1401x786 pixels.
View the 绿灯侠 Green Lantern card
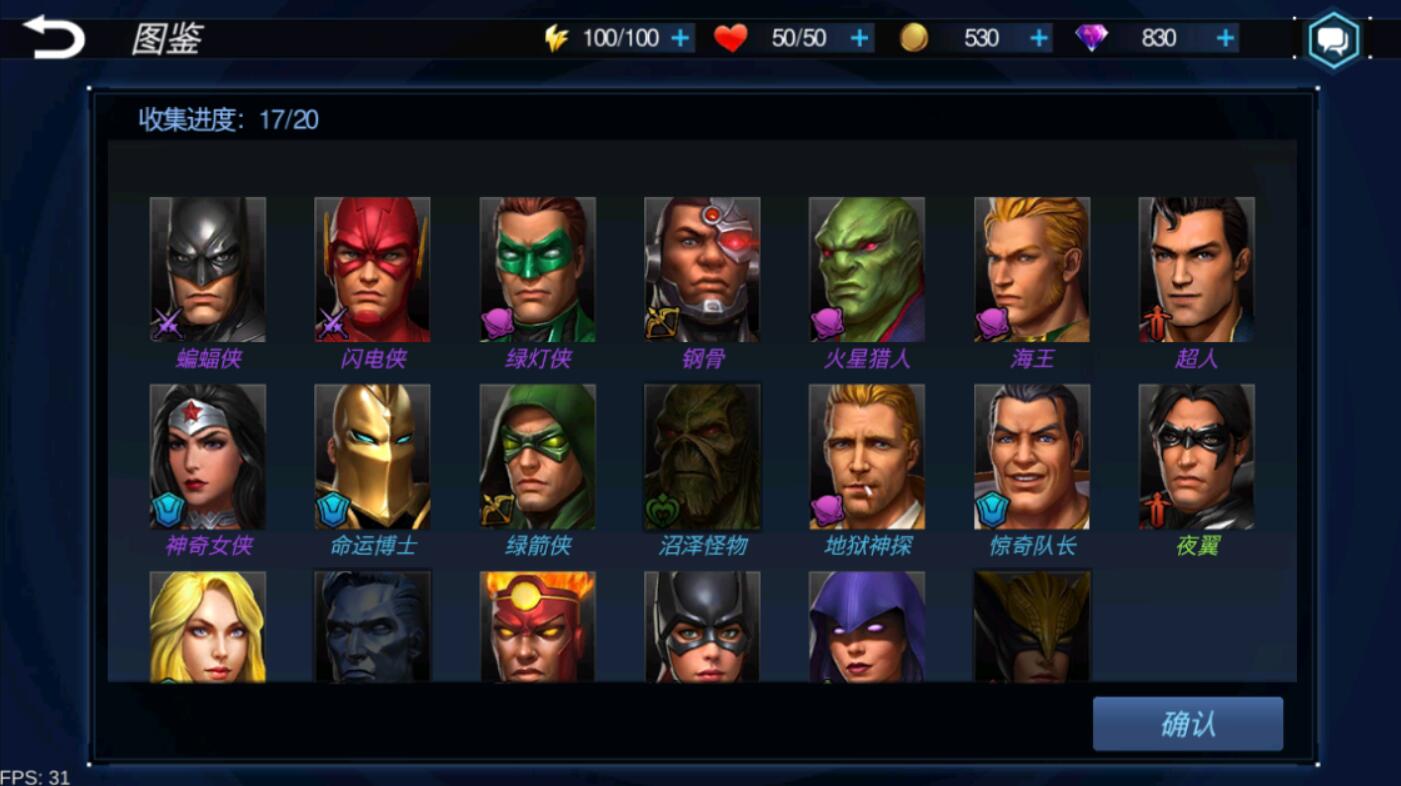click(537, 269)
